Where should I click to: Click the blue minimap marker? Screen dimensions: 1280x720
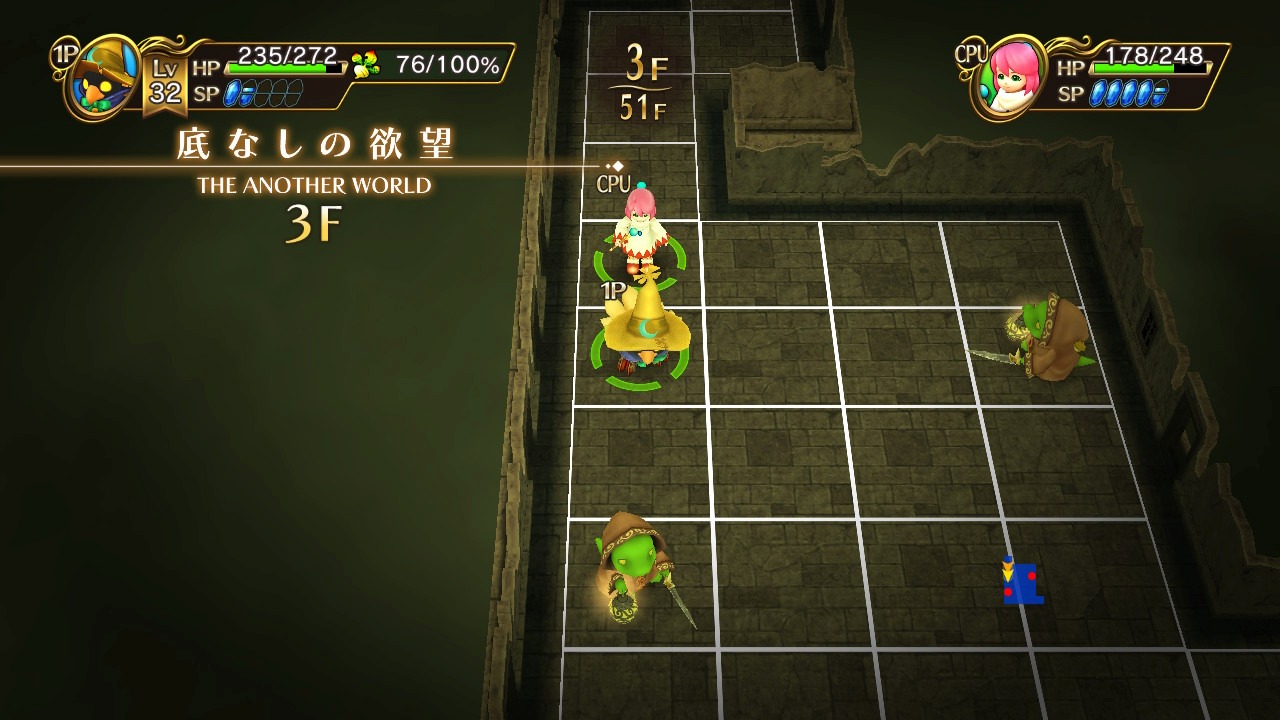pos(1021,582)
